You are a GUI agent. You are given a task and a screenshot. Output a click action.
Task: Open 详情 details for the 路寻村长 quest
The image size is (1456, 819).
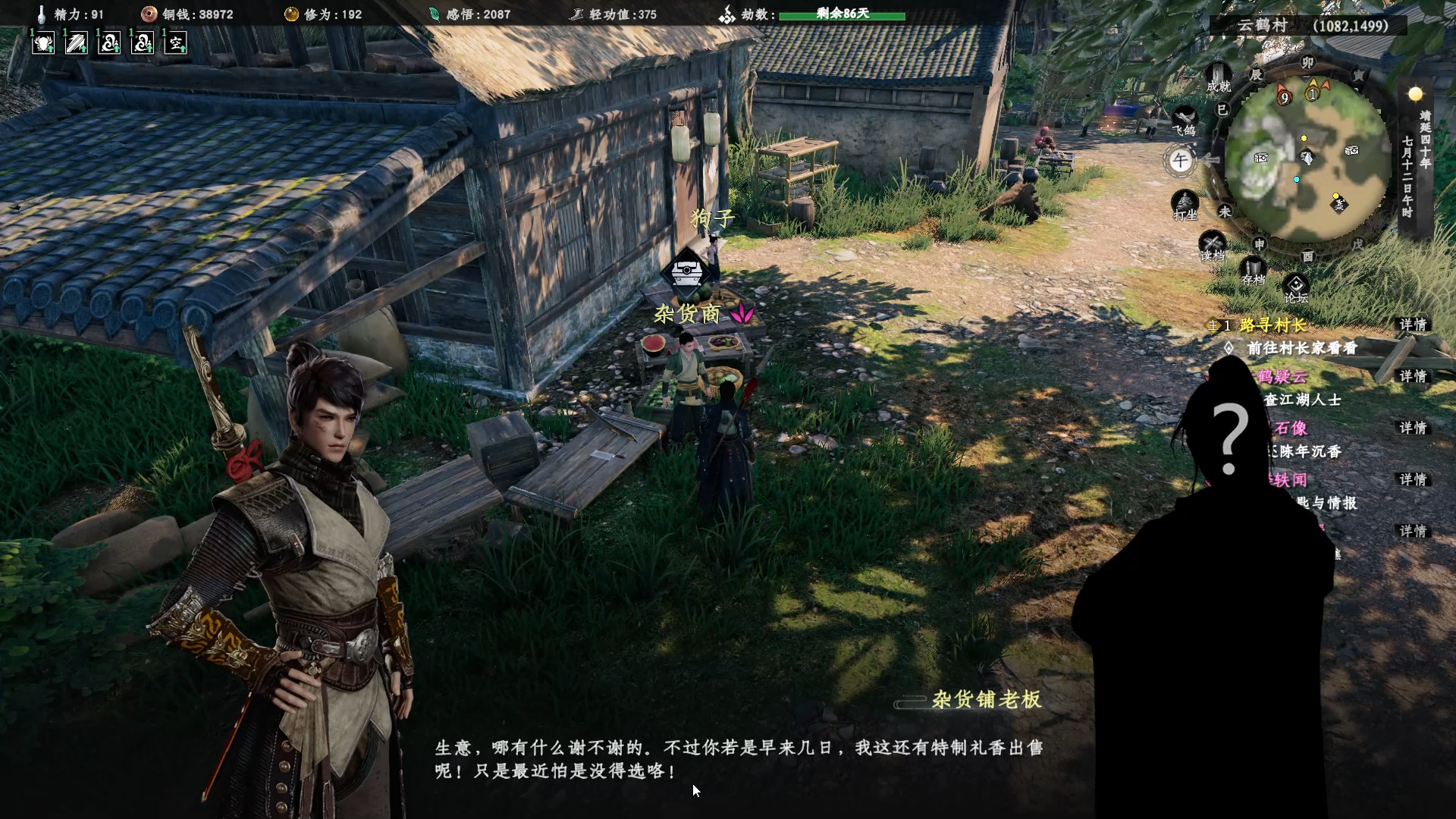(1413, 325)
